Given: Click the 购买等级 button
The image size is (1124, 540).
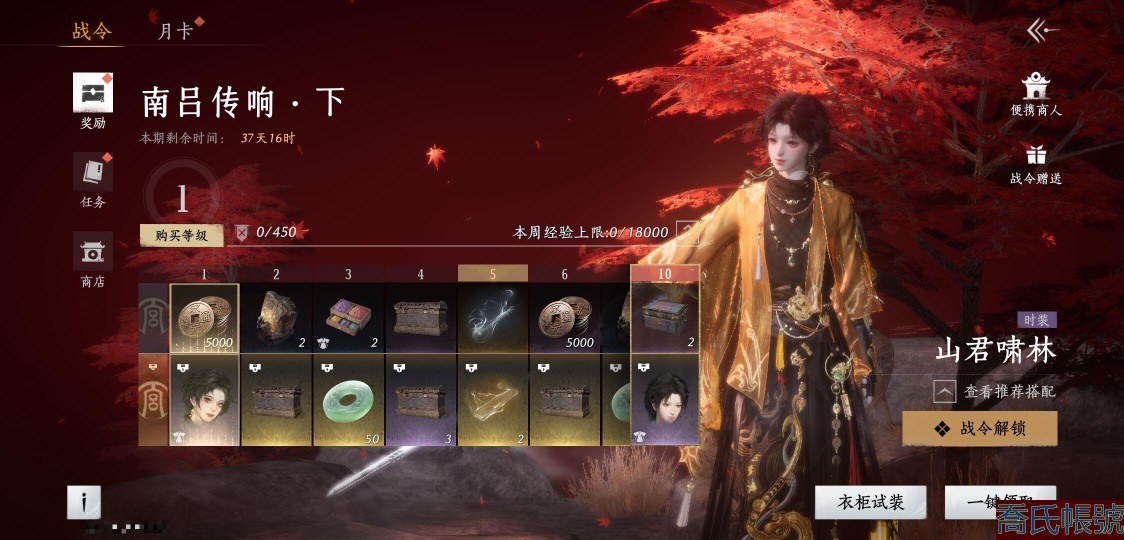Looking at the screenshot, I should 181,235.
